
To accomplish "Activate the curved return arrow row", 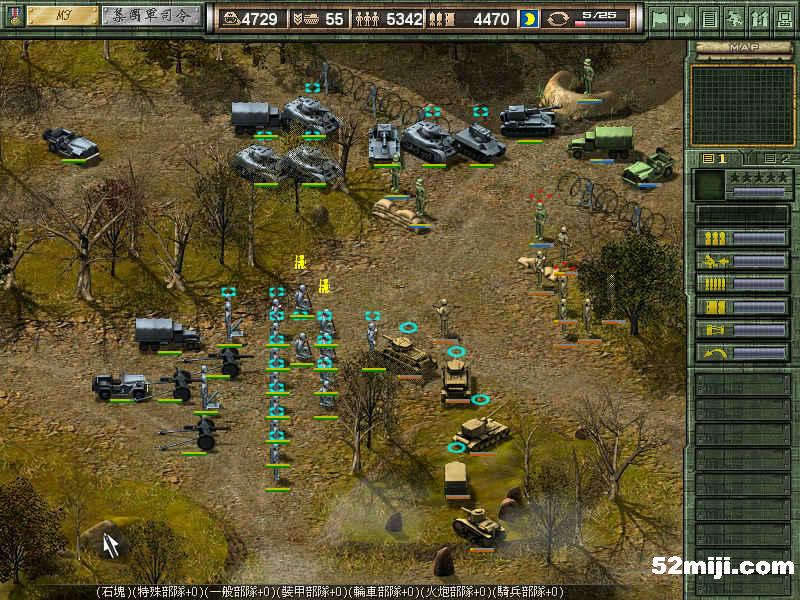I will [x=742, y=353].
